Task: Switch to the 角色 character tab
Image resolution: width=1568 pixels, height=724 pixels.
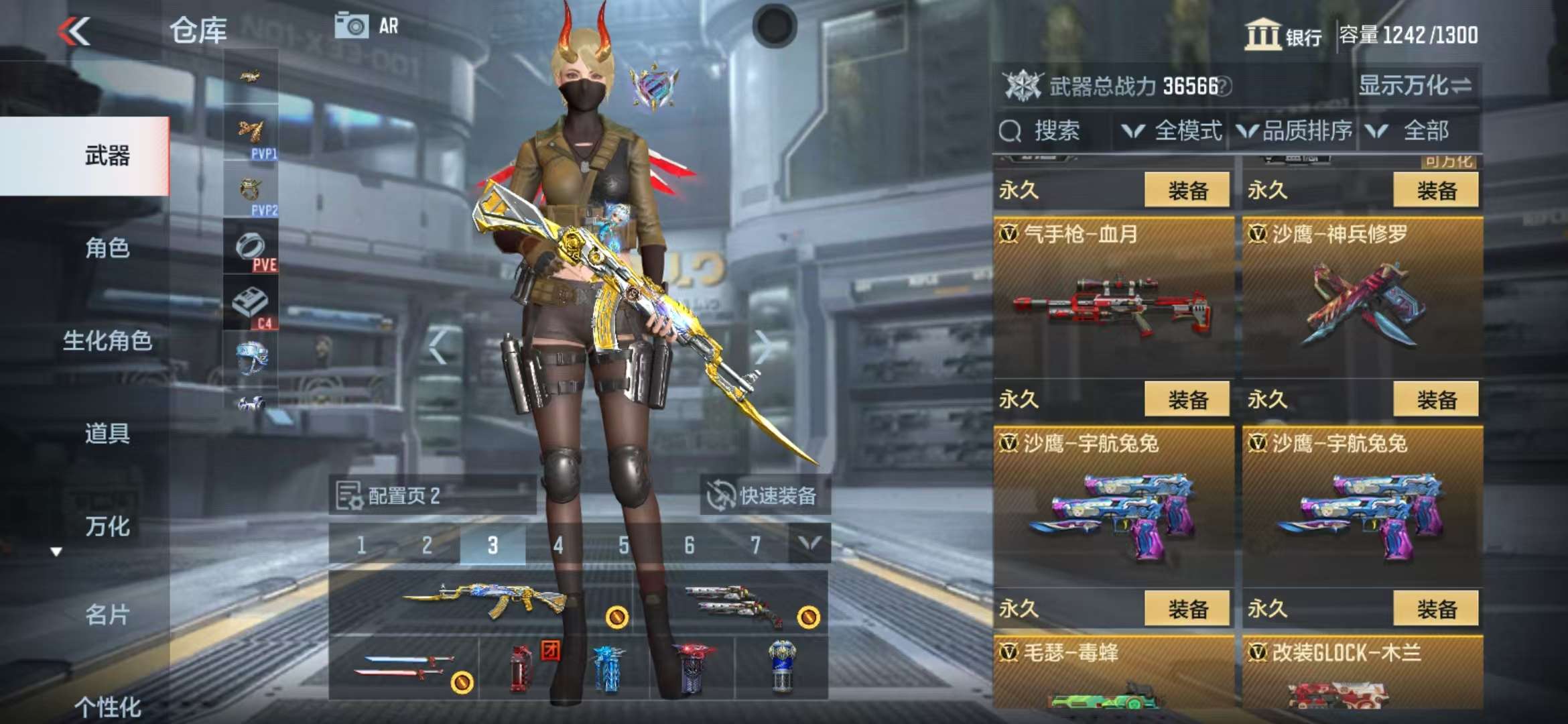Action: tap(107, 248)
